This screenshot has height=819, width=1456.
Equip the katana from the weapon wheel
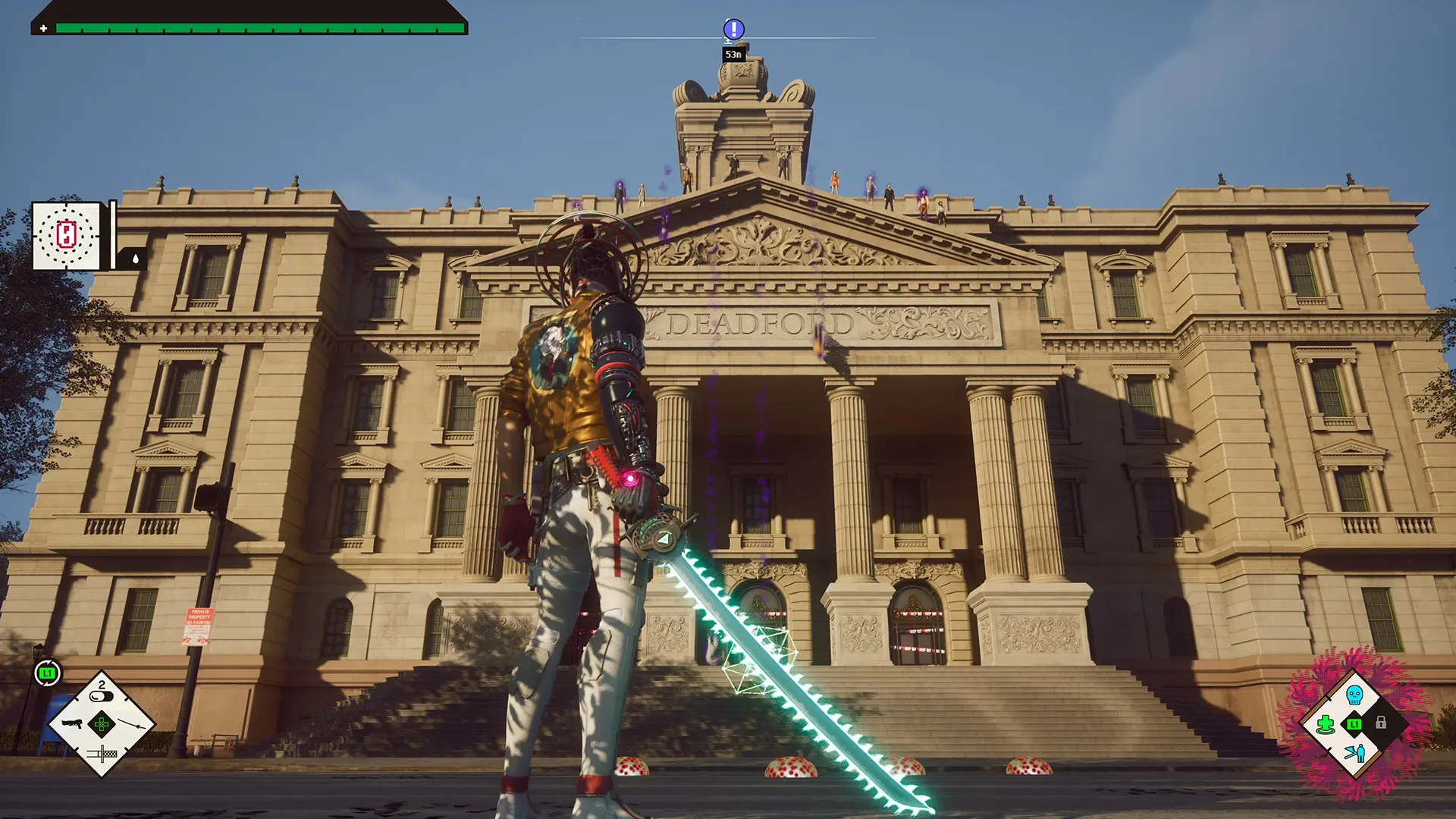pos(132,723)
